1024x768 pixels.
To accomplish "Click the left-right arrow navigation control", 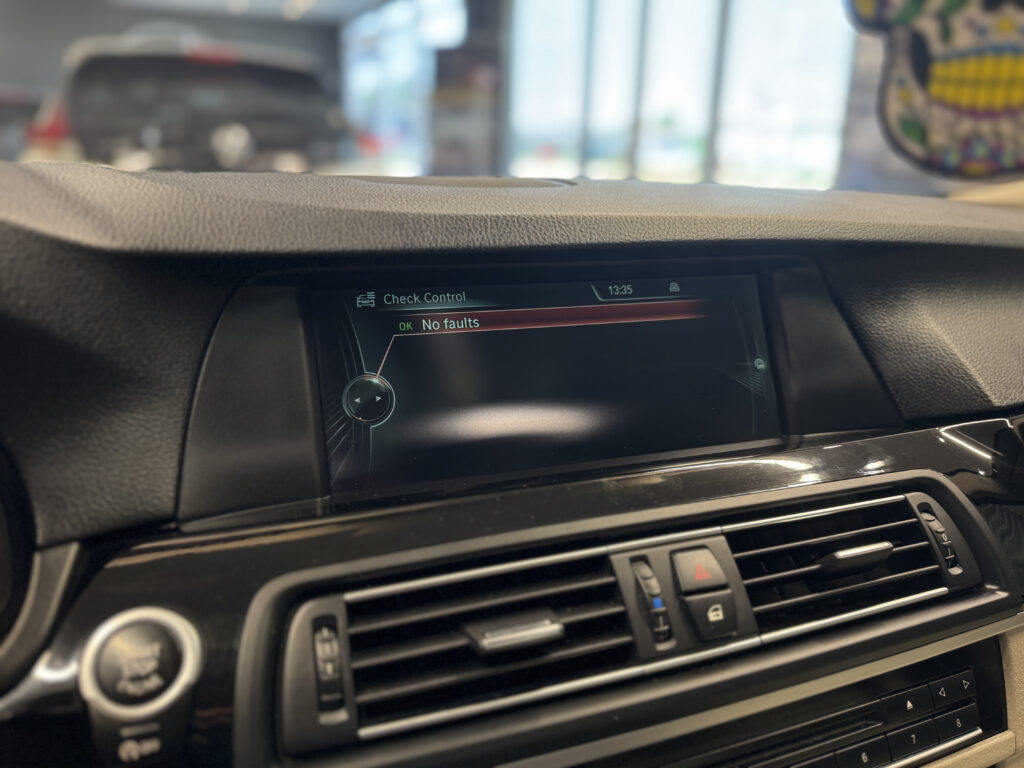I will point(368,399).
